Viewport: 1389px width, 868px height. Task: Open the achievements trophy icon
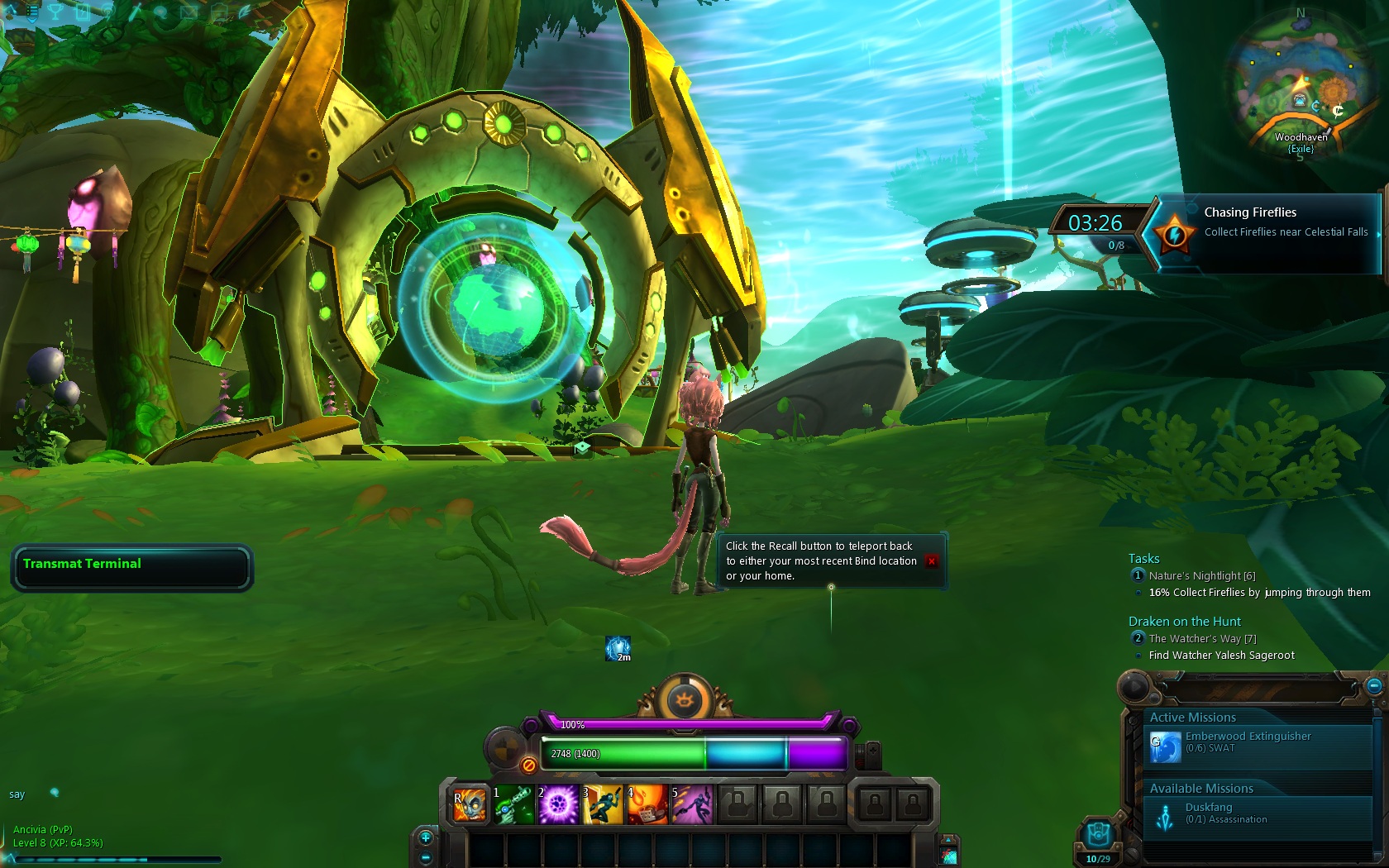[55, 12]
